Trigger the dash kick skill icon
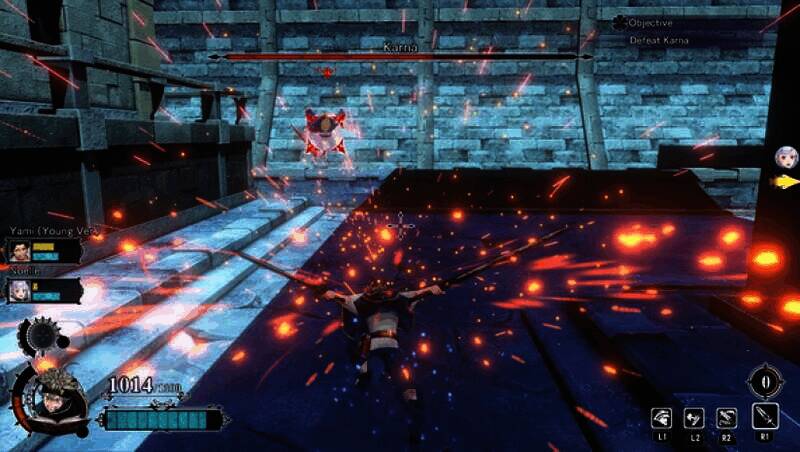The image size is (800, 452). 695,417
